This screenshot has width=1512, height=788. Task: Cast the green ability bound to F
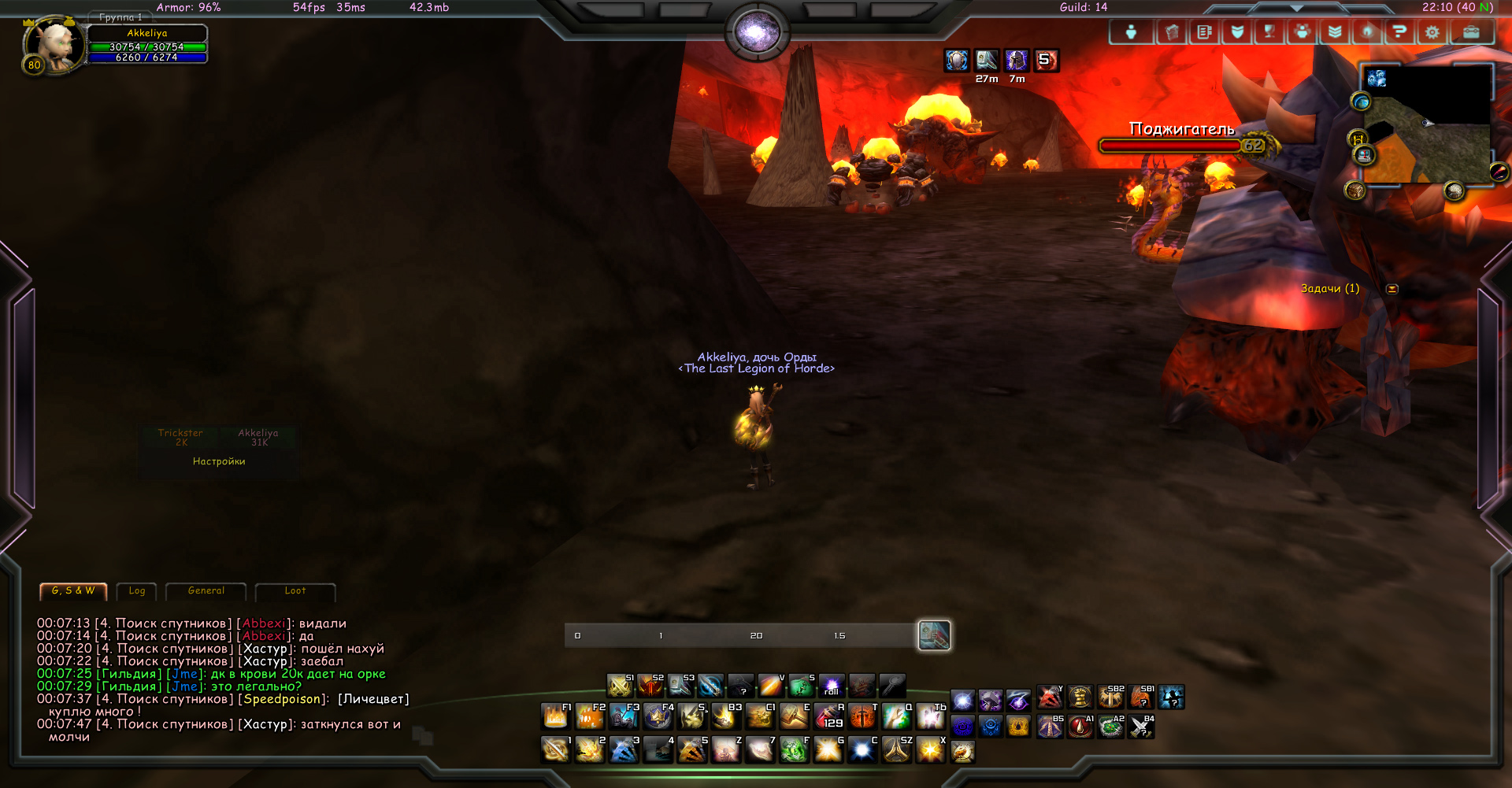tap(794, 749)
